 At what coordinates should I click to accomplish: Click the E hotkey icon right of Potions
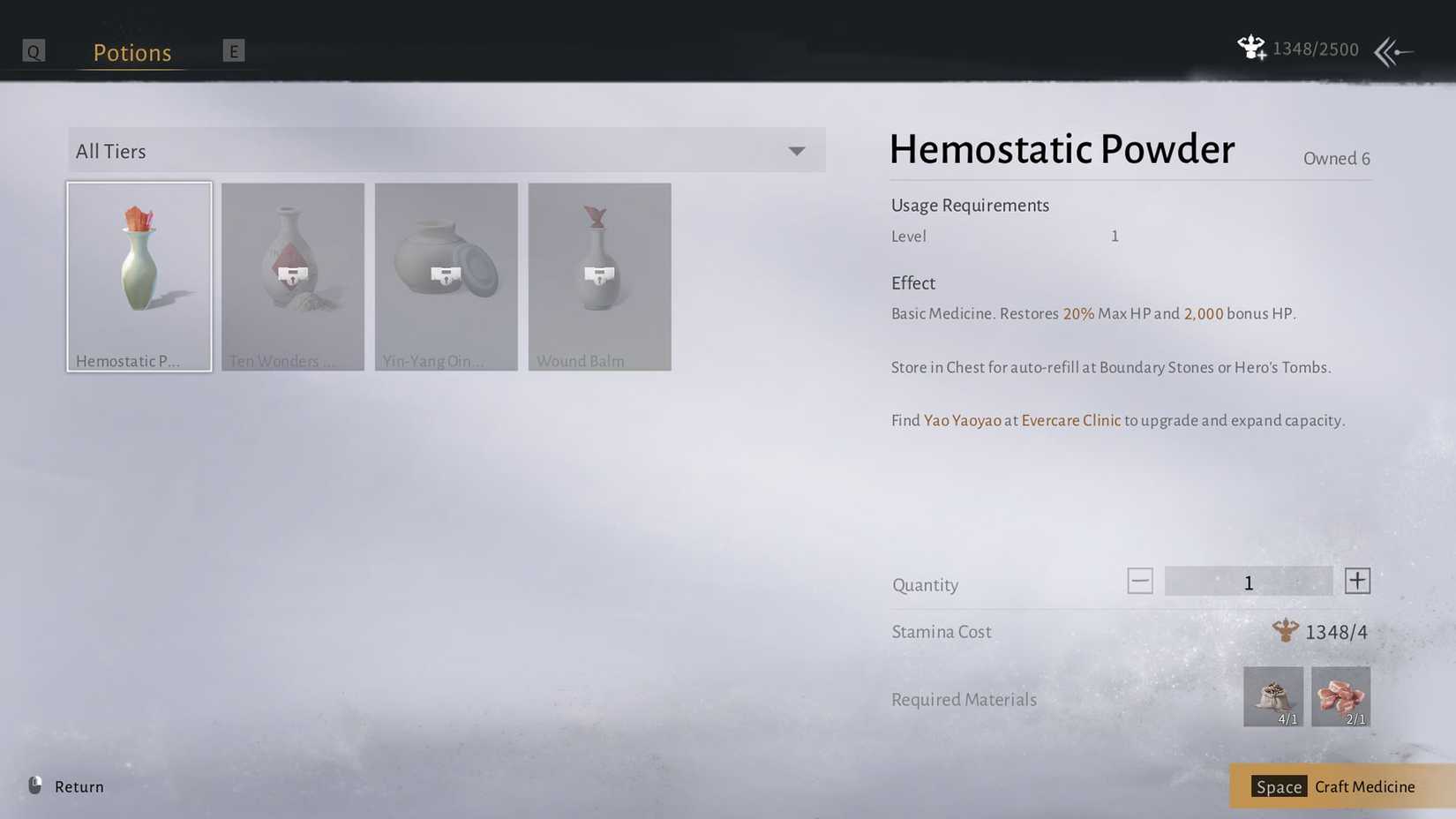click(234, 50)
